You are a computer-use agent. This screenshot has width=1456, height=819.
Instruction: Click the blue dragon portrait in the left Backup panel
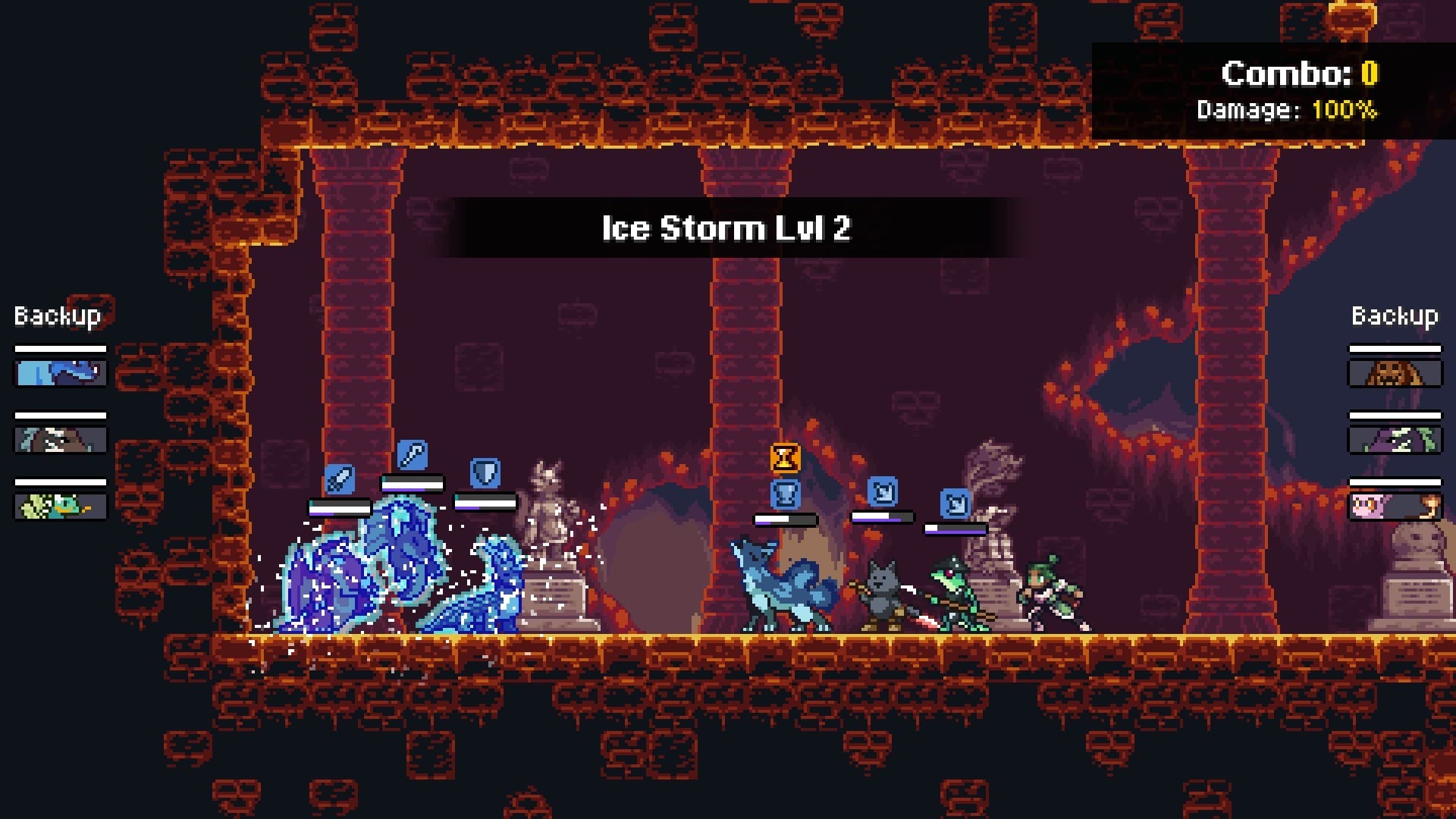pos(59,373)
